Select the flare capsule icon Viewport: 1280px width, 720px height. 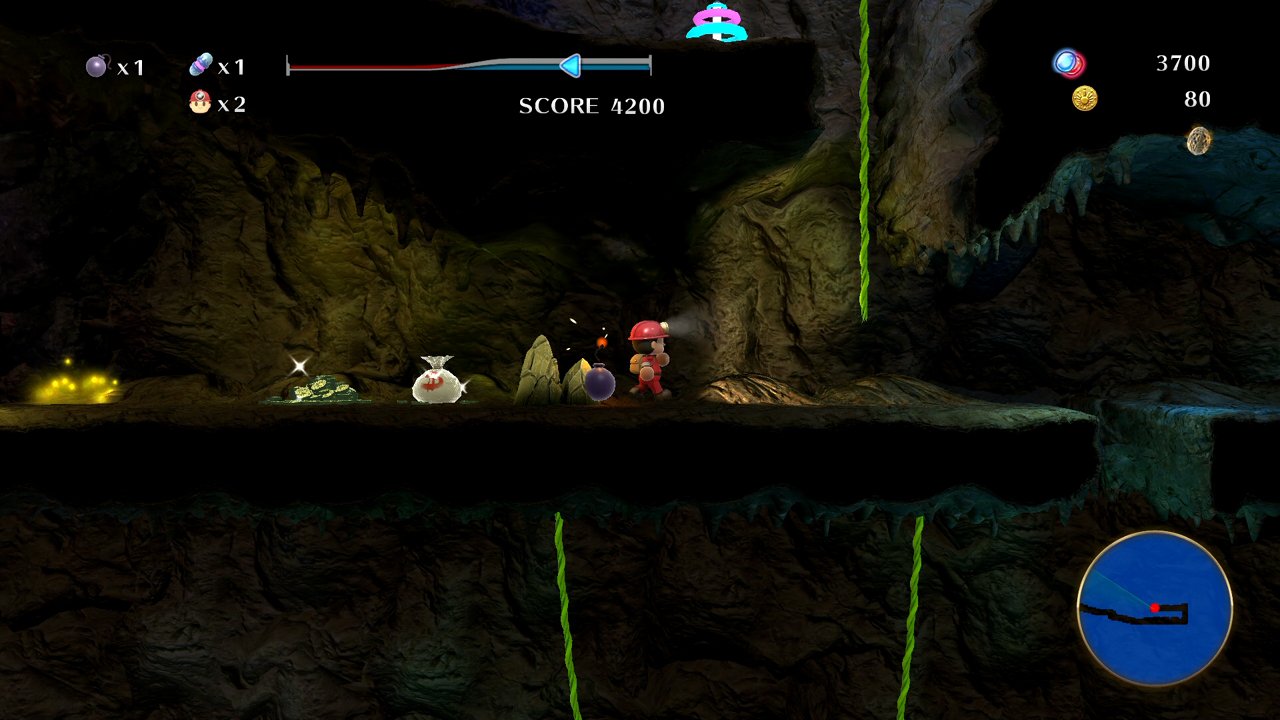pyautogui.click(x=199, y=63)
